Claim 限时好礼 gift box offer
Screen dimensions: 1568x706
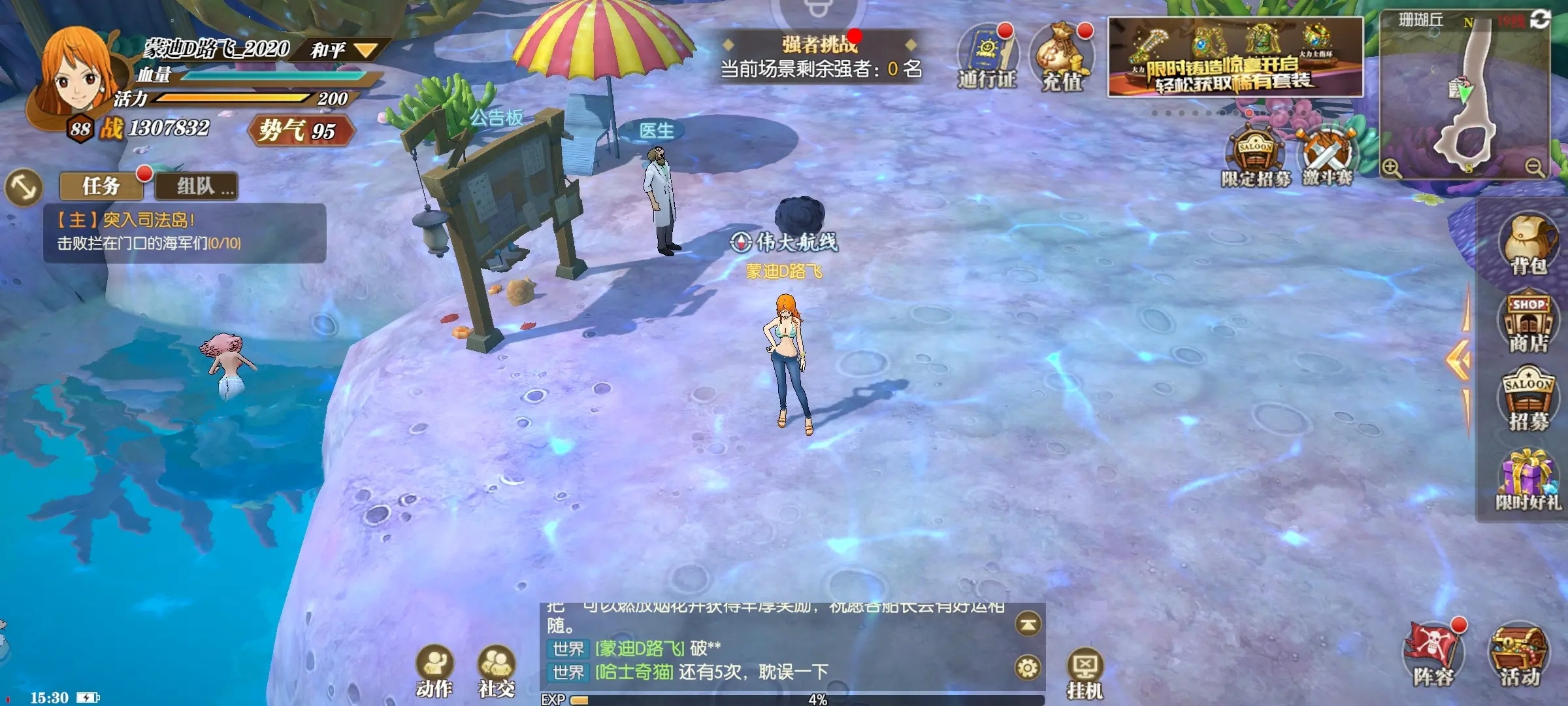coord(1527,480)
